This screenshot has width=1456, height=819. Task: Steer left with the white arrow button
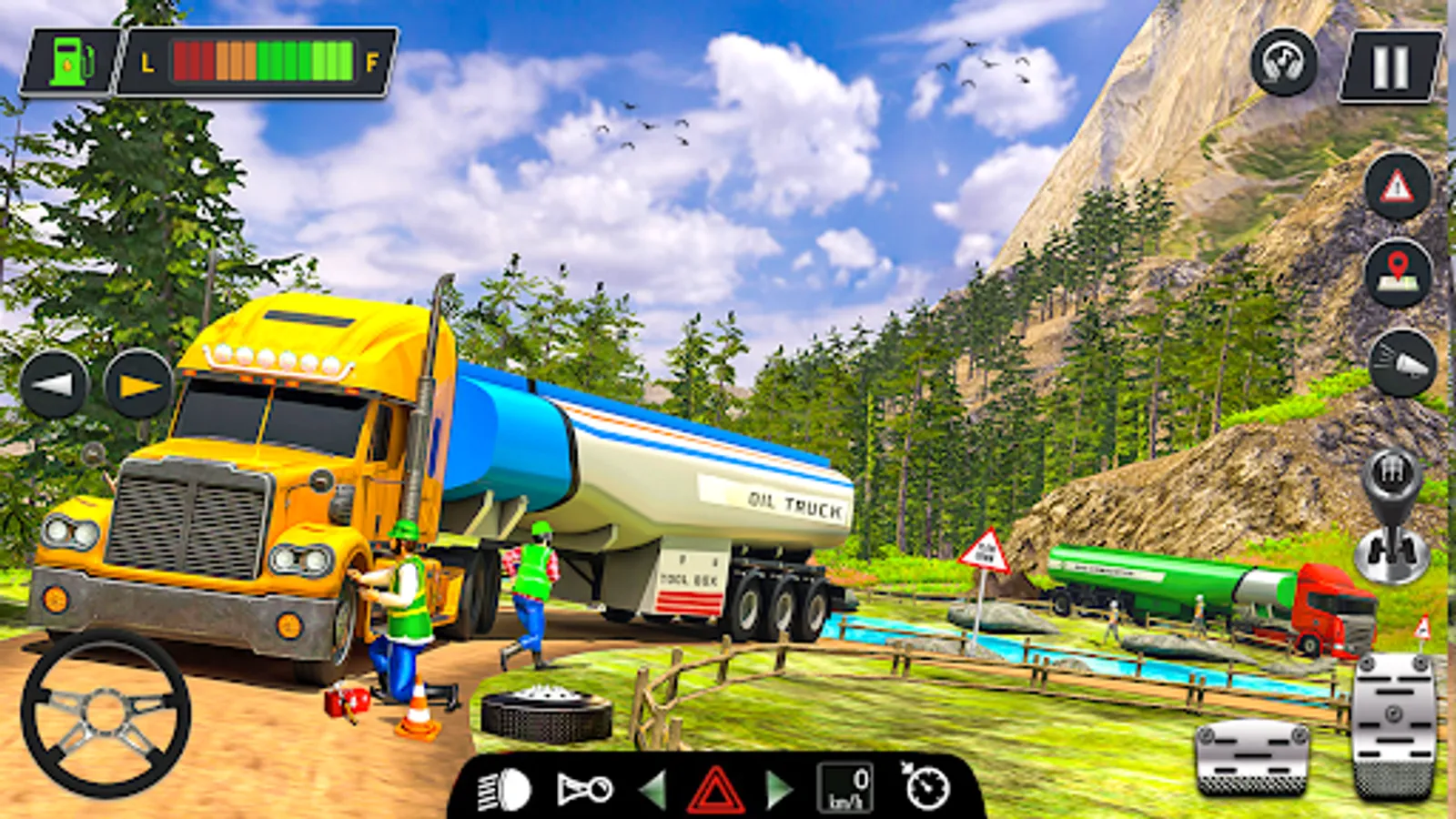pos(54,384)
